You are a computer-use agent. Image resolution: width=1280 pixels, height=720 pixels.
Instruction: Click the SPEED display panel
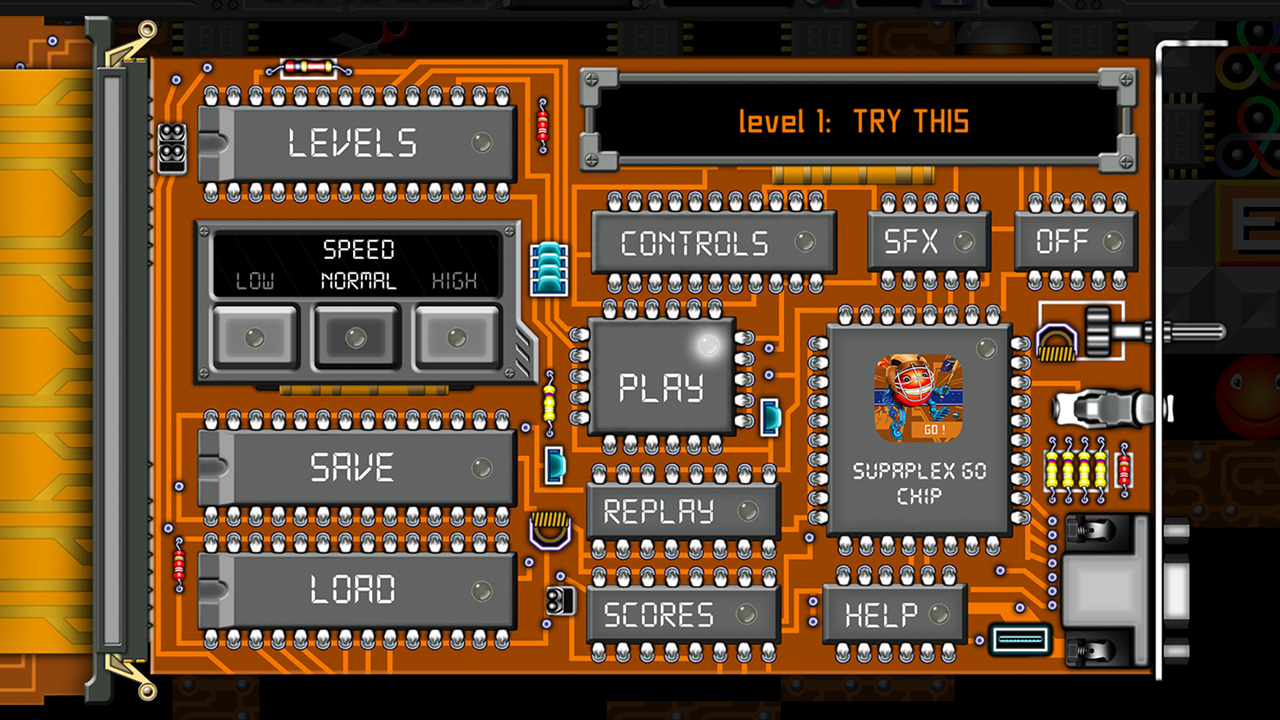(x=357, y=262)
